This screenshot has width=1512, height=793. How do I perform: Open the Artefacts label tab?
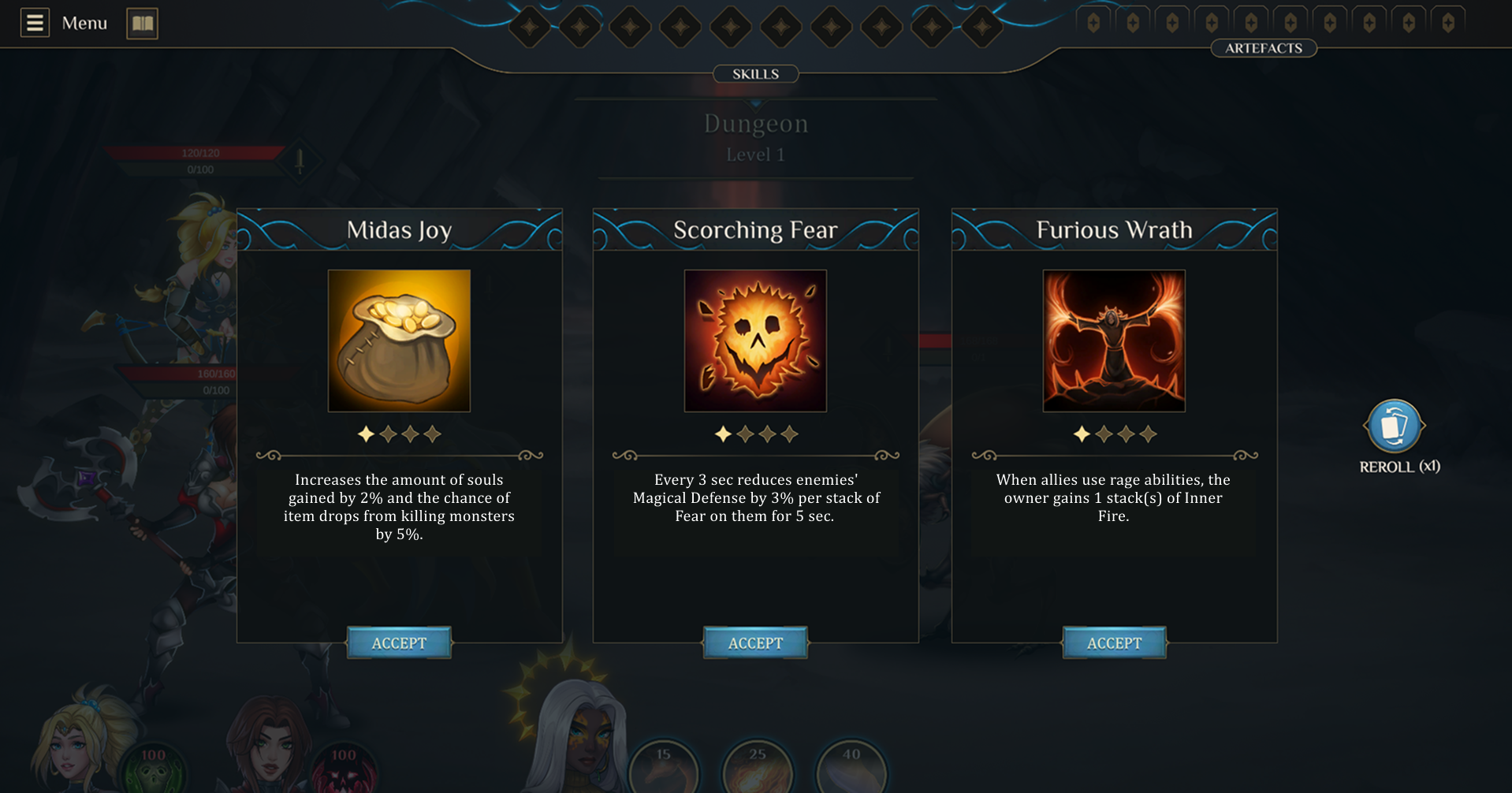pos(1263,48)
